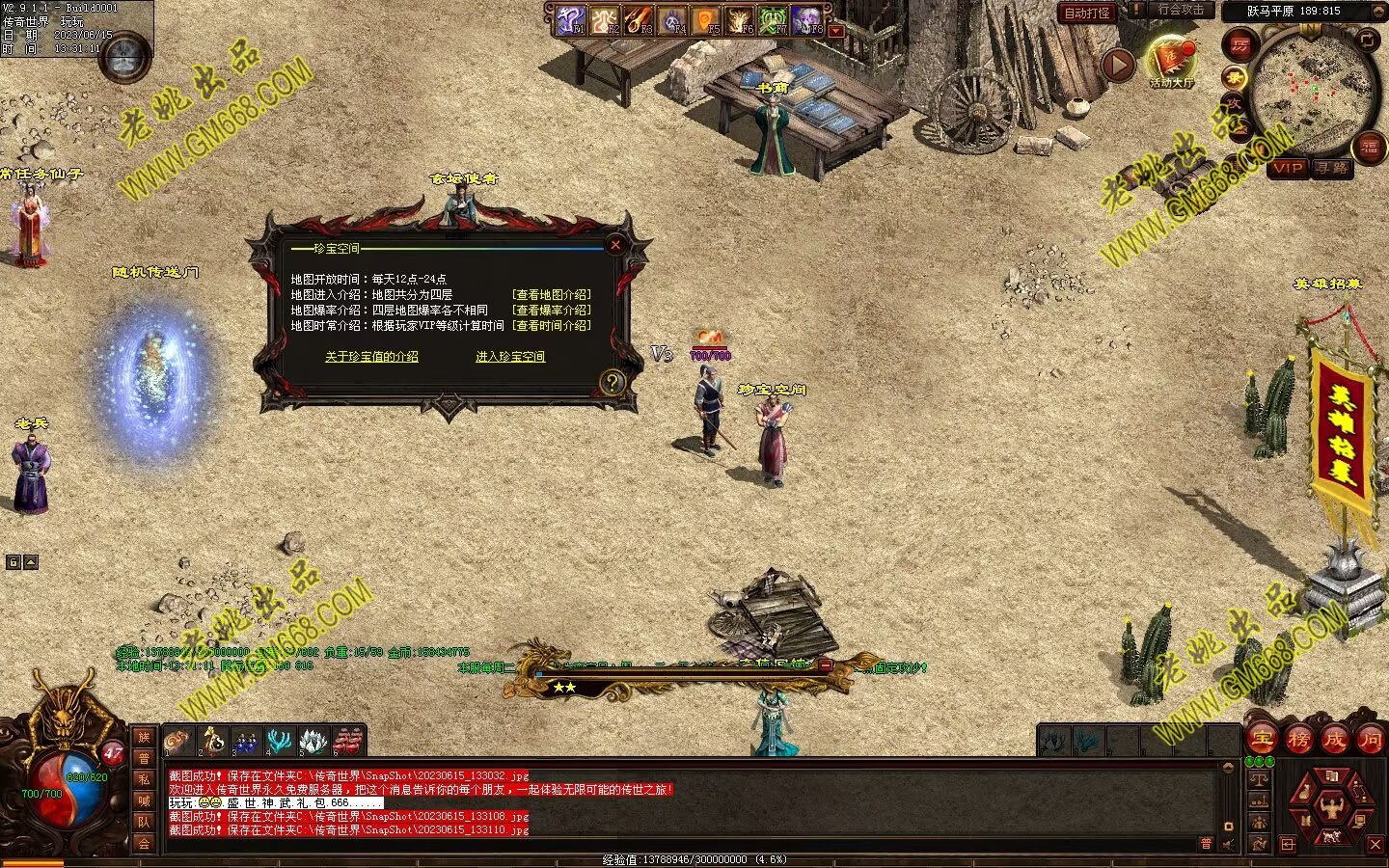Viewport: 1389px width, 868px height.
Task: Select the 喊 shout chat channel
Action: [144, 800]
